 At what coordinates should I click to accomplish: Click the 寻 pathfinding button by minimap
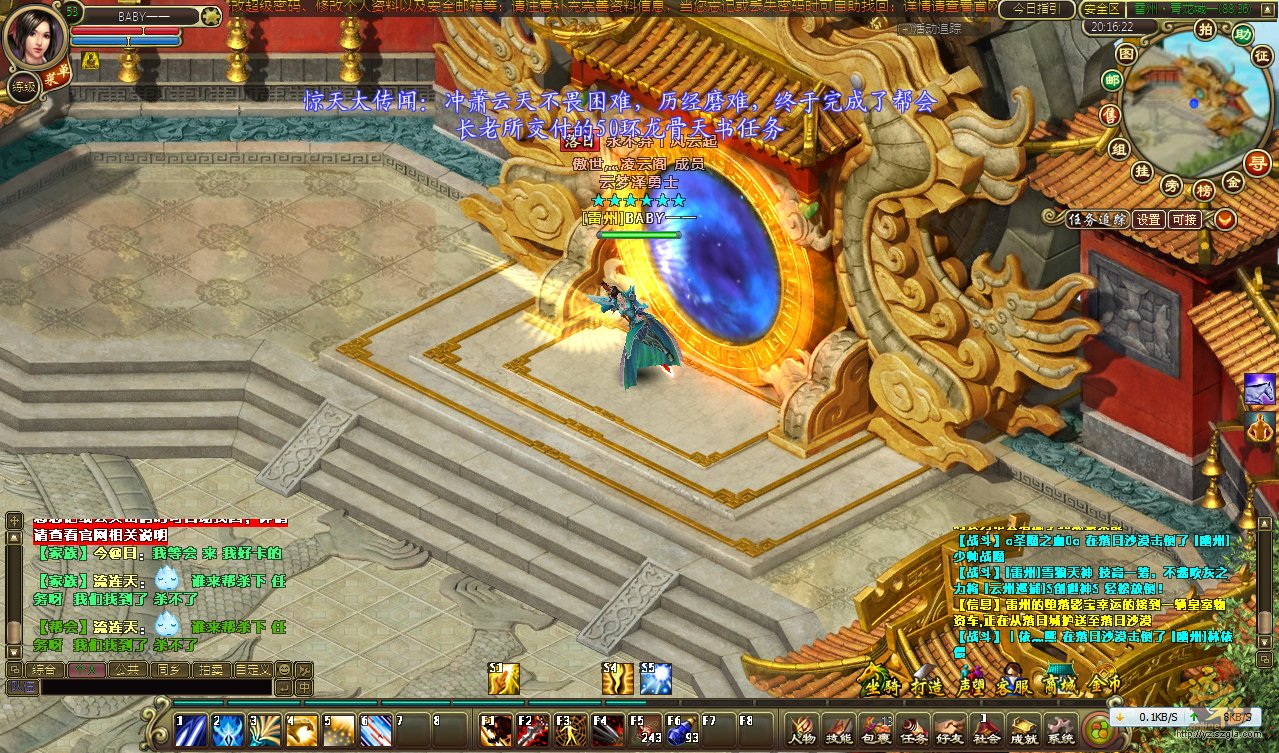pos(1257,162)
